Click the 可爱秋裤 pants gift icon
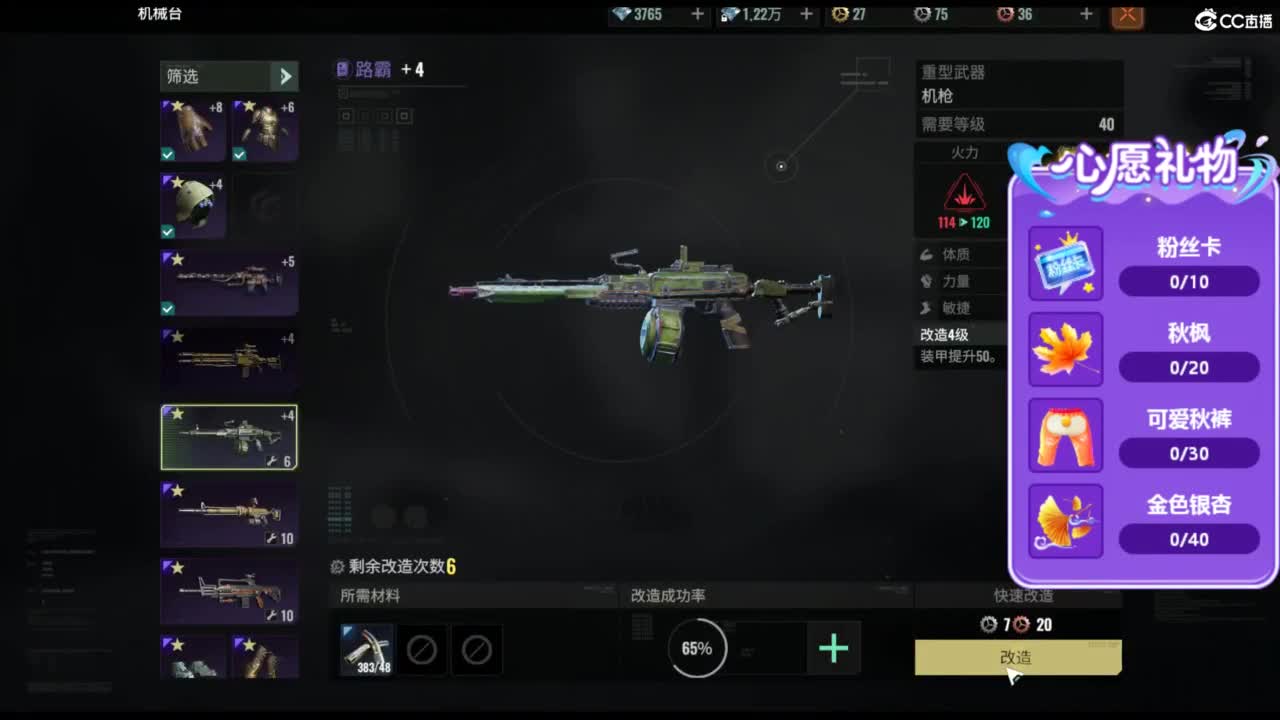 pos(1065,434)
